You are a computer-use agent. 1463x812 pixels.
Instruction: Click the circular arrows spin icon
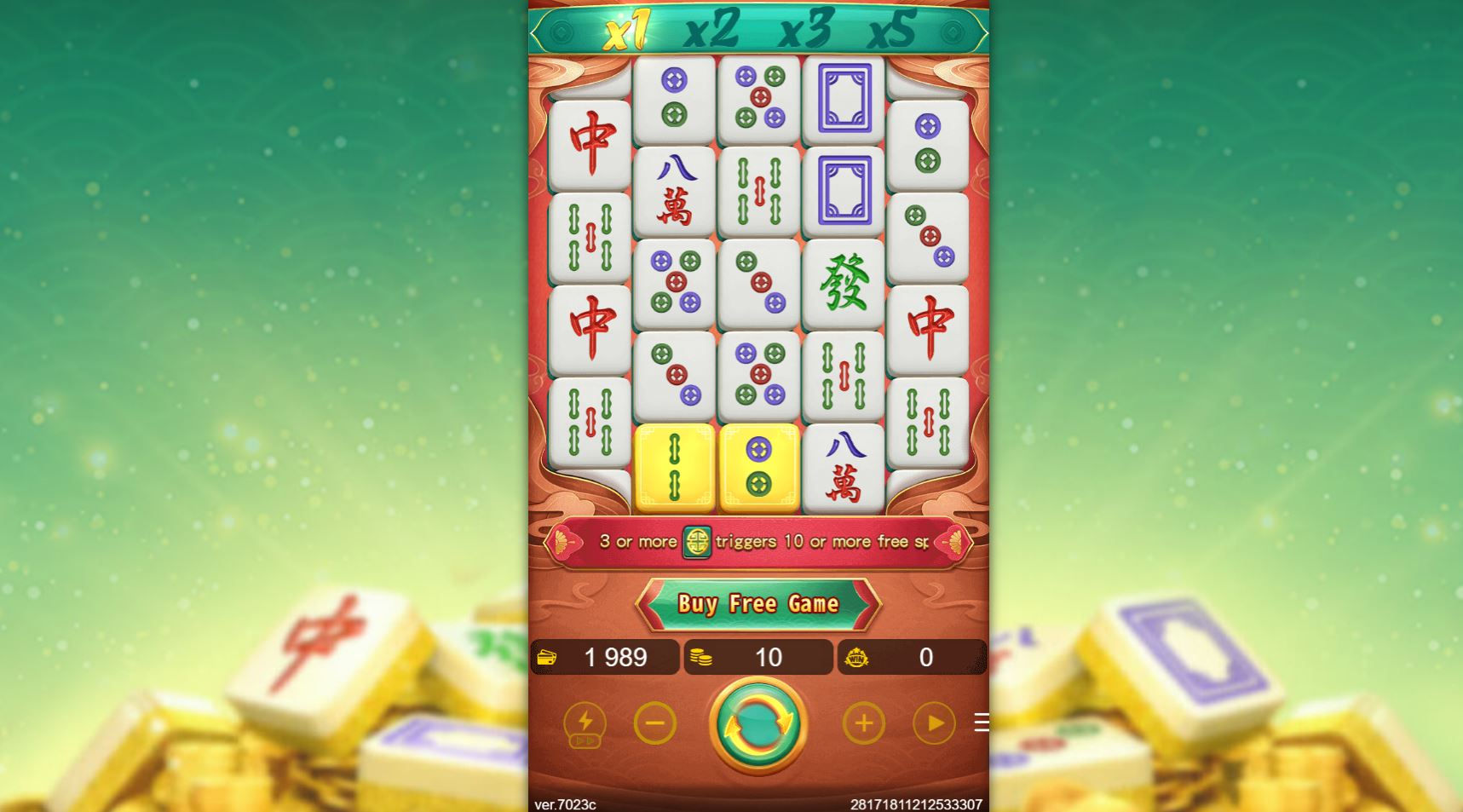[757, 723]
